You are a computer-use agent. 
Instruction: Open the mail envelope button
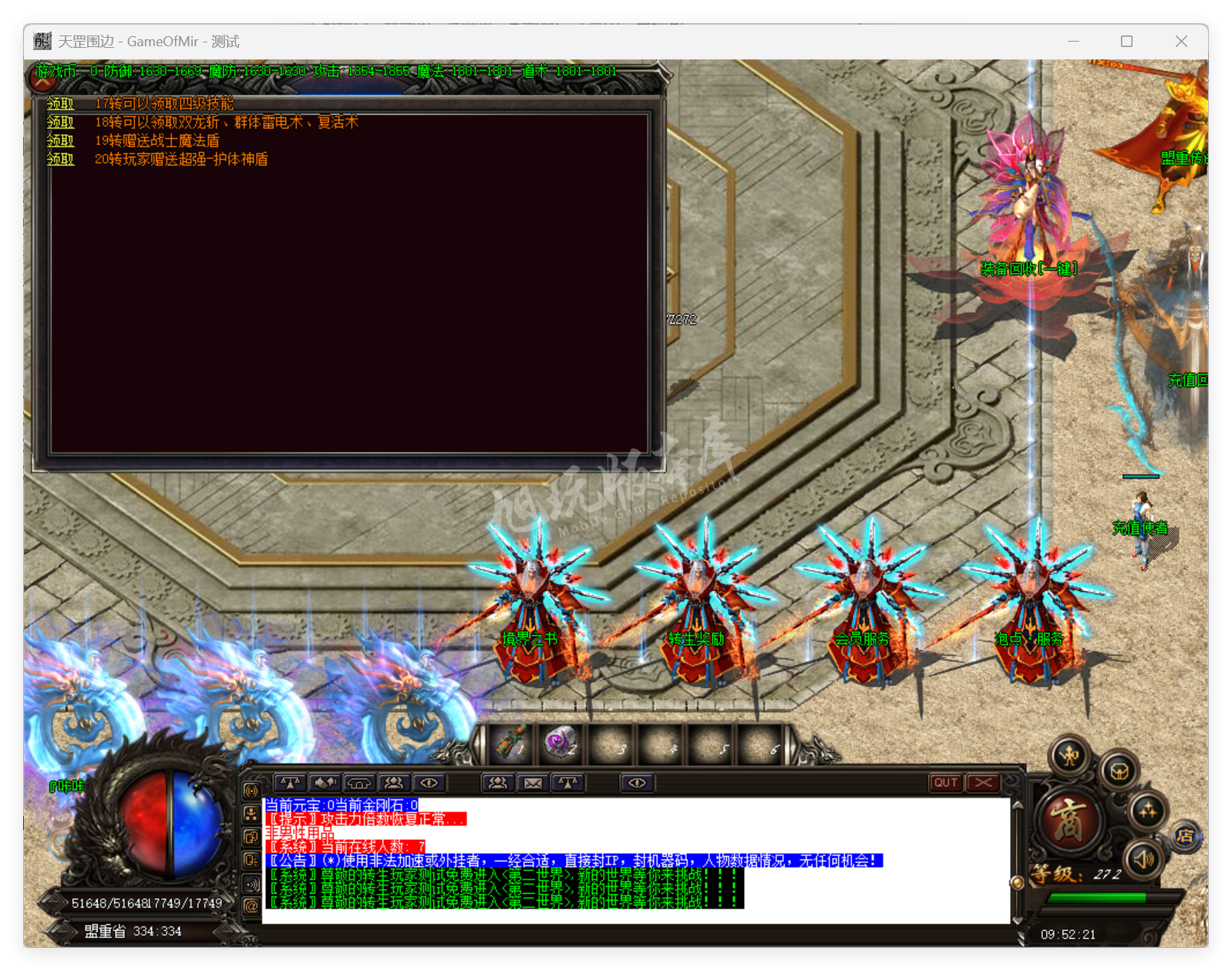[533, 783]
